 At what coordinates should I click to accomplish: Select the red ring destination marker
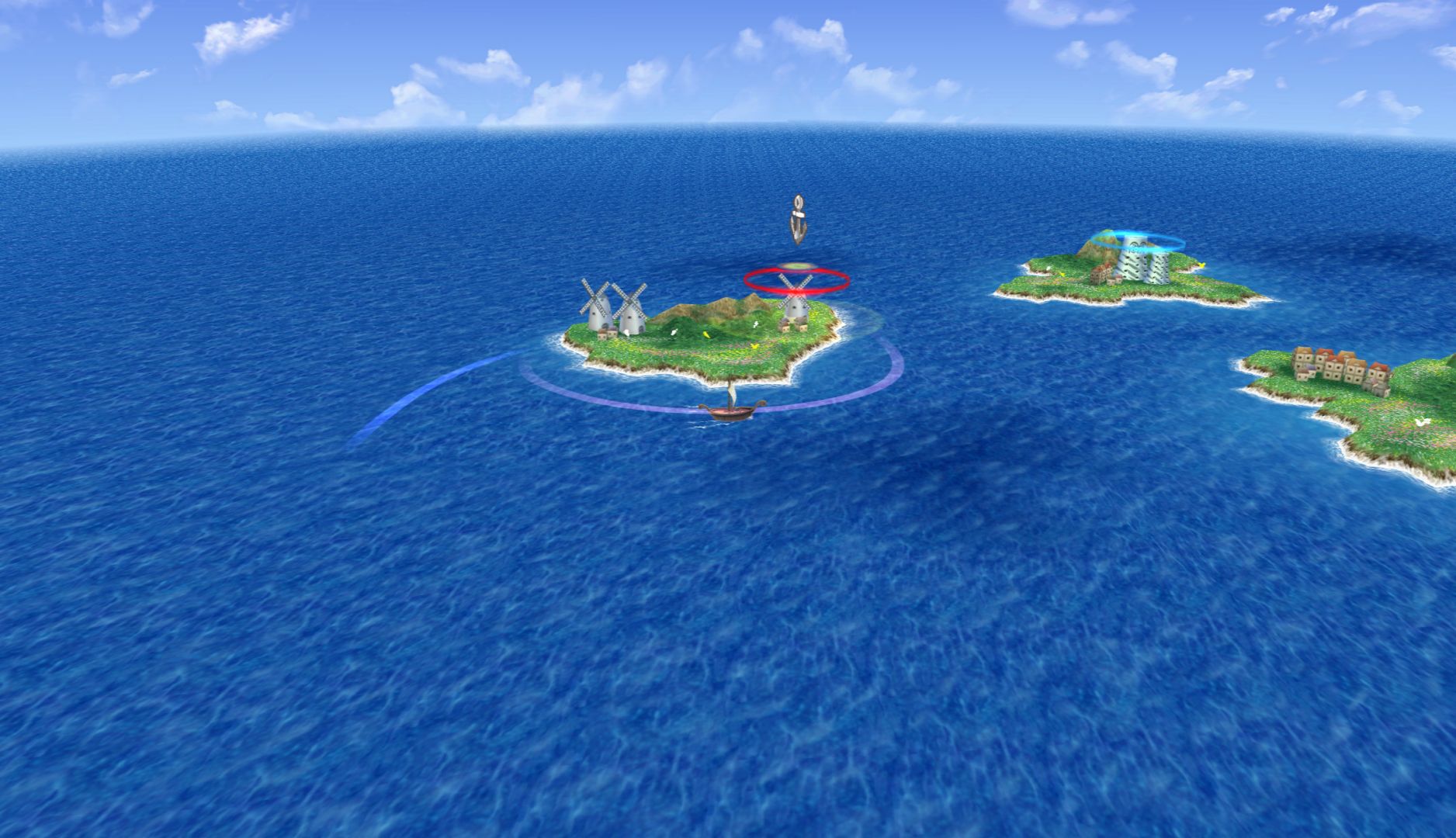[796, 280]
